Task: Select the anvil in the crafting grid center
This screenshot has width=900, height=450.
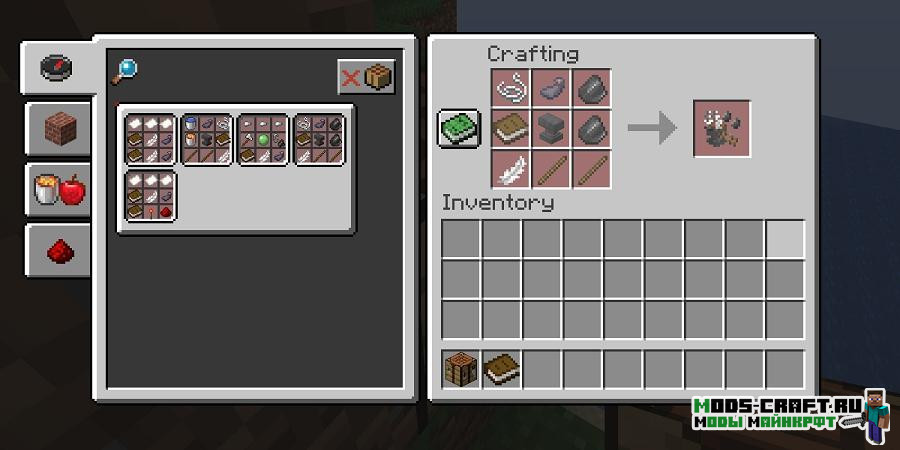Action: point(551,128)
